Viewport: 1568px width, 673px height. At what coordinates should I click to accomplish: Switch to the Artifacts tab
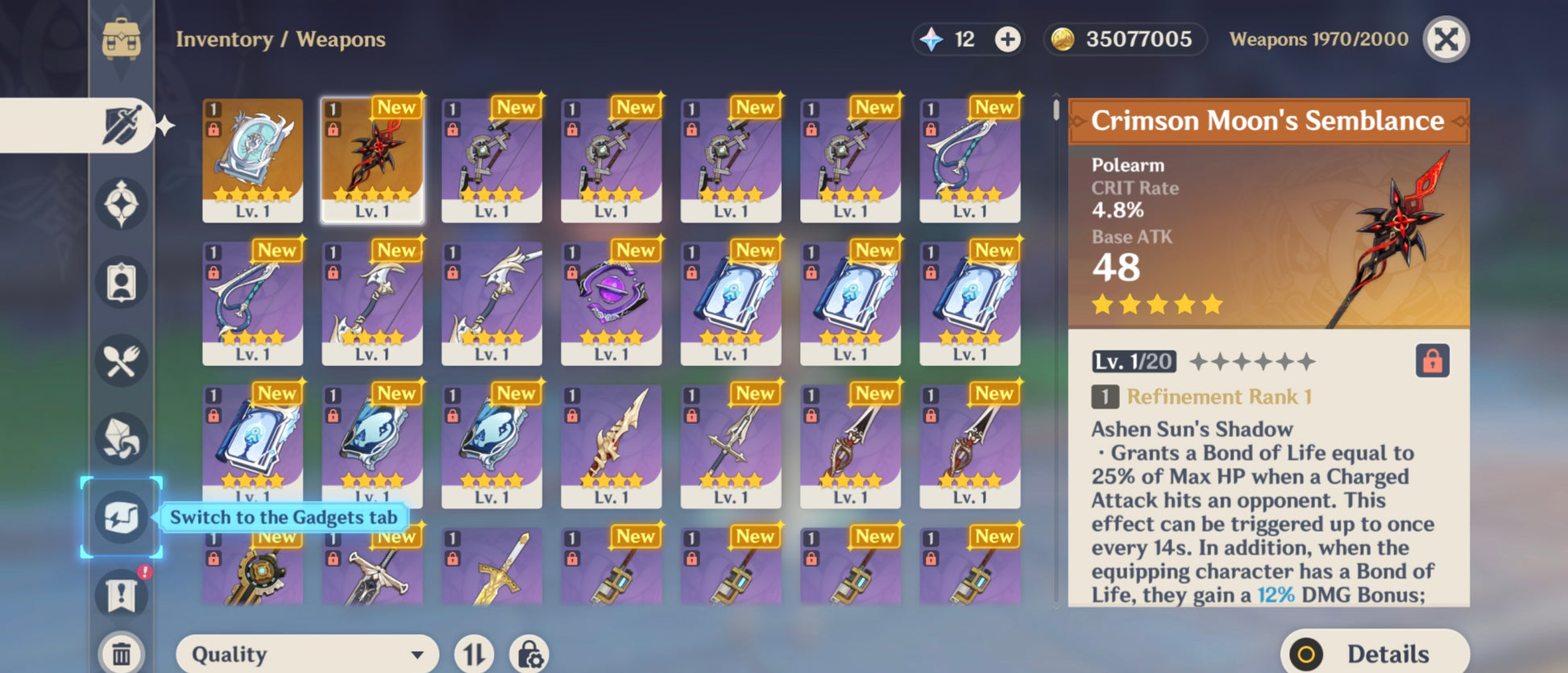121,204
